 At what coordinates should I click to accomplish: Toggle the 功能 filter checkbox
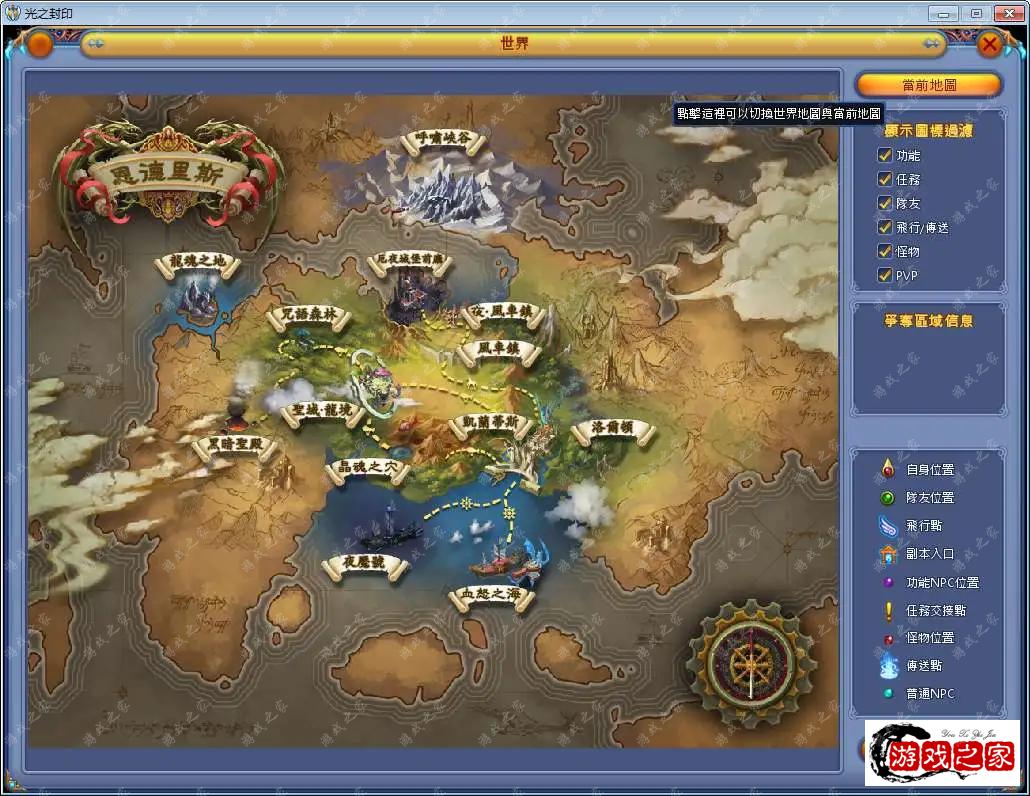click(x=884, y=155)
